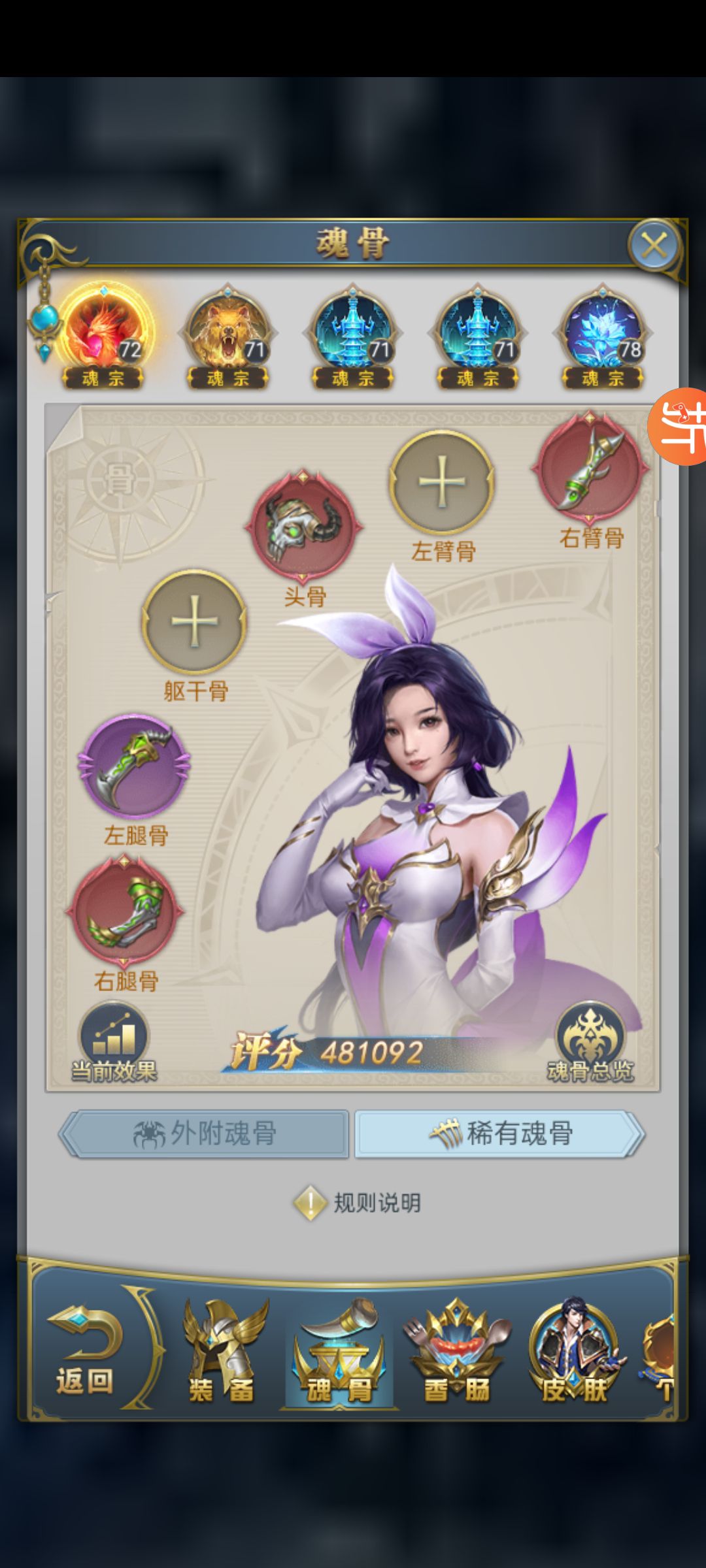Open the purple 左腿骨 slot

(x=134, y=766)
